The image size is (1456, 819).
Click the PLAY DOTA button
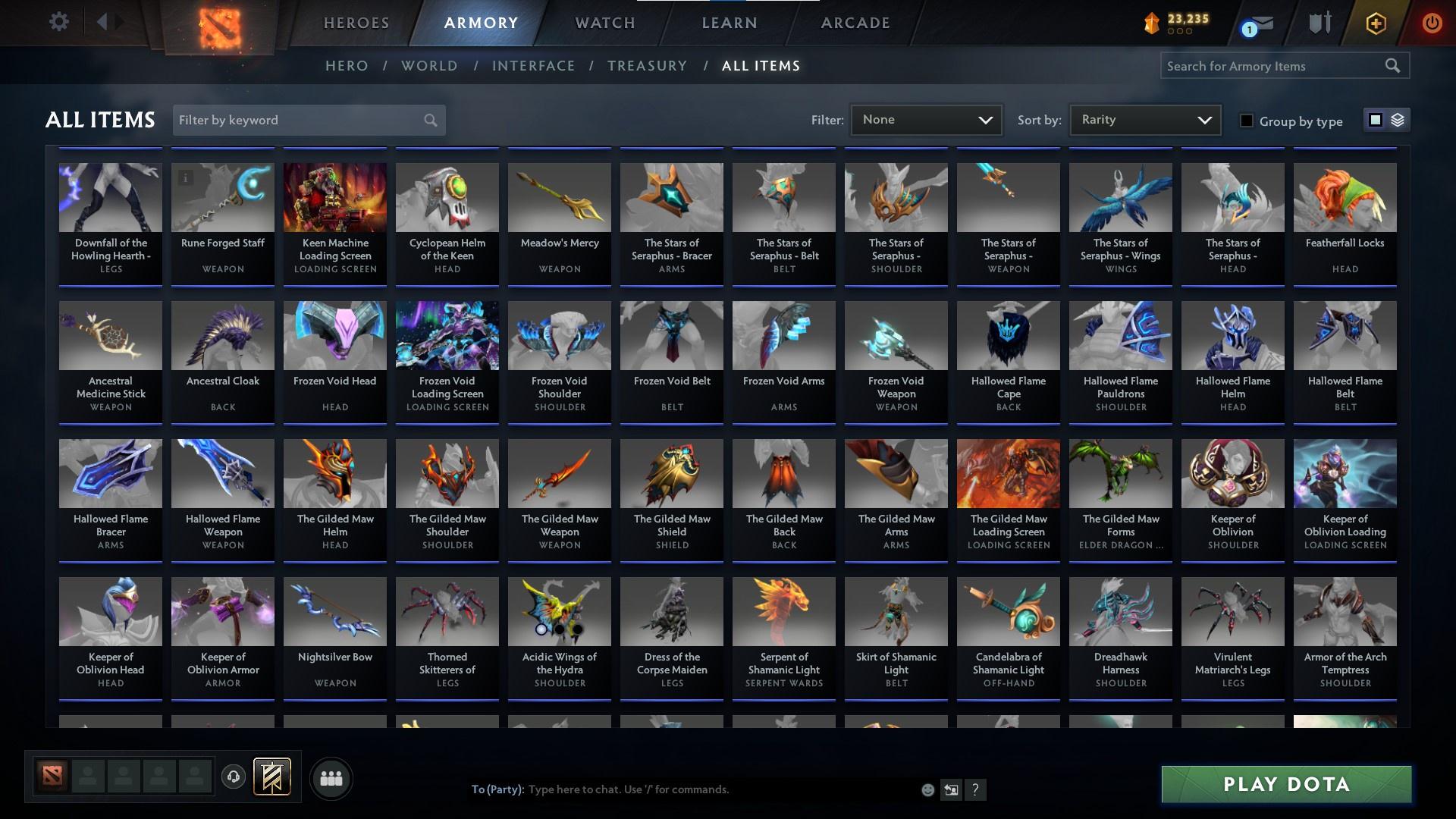[x=1285, y=783]
